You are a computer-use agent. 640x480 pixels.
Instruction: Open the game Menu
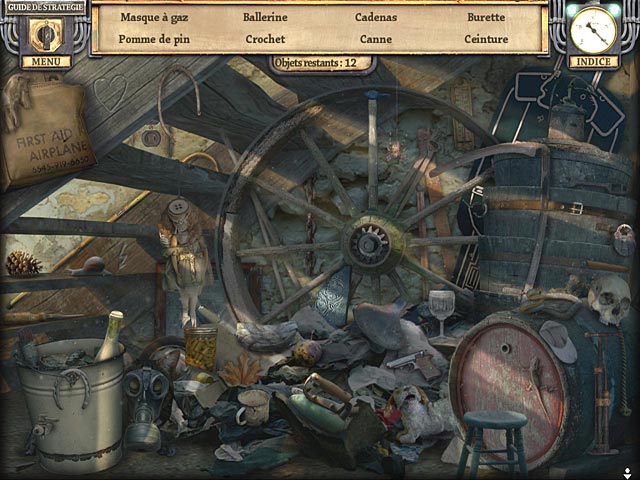pos(45,61)
